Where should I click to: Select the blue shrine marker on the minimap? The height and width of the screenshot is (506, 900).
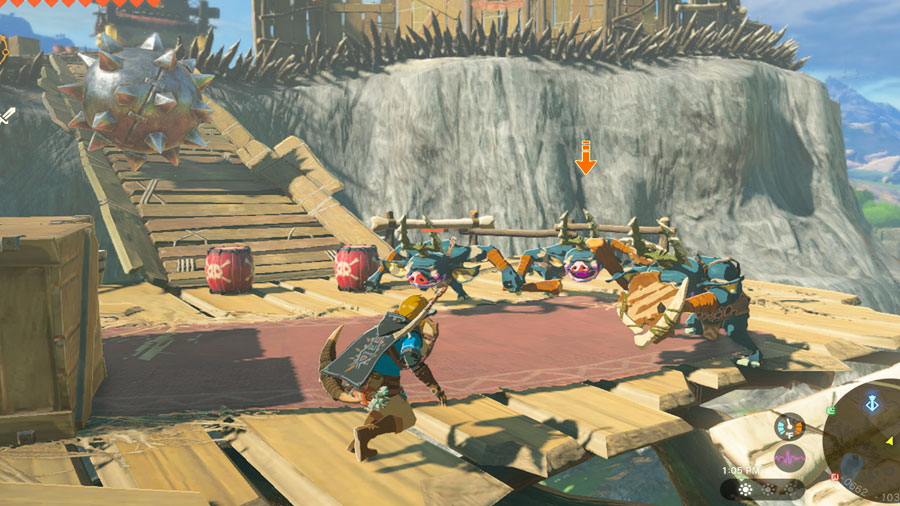(x=872, y=403)
